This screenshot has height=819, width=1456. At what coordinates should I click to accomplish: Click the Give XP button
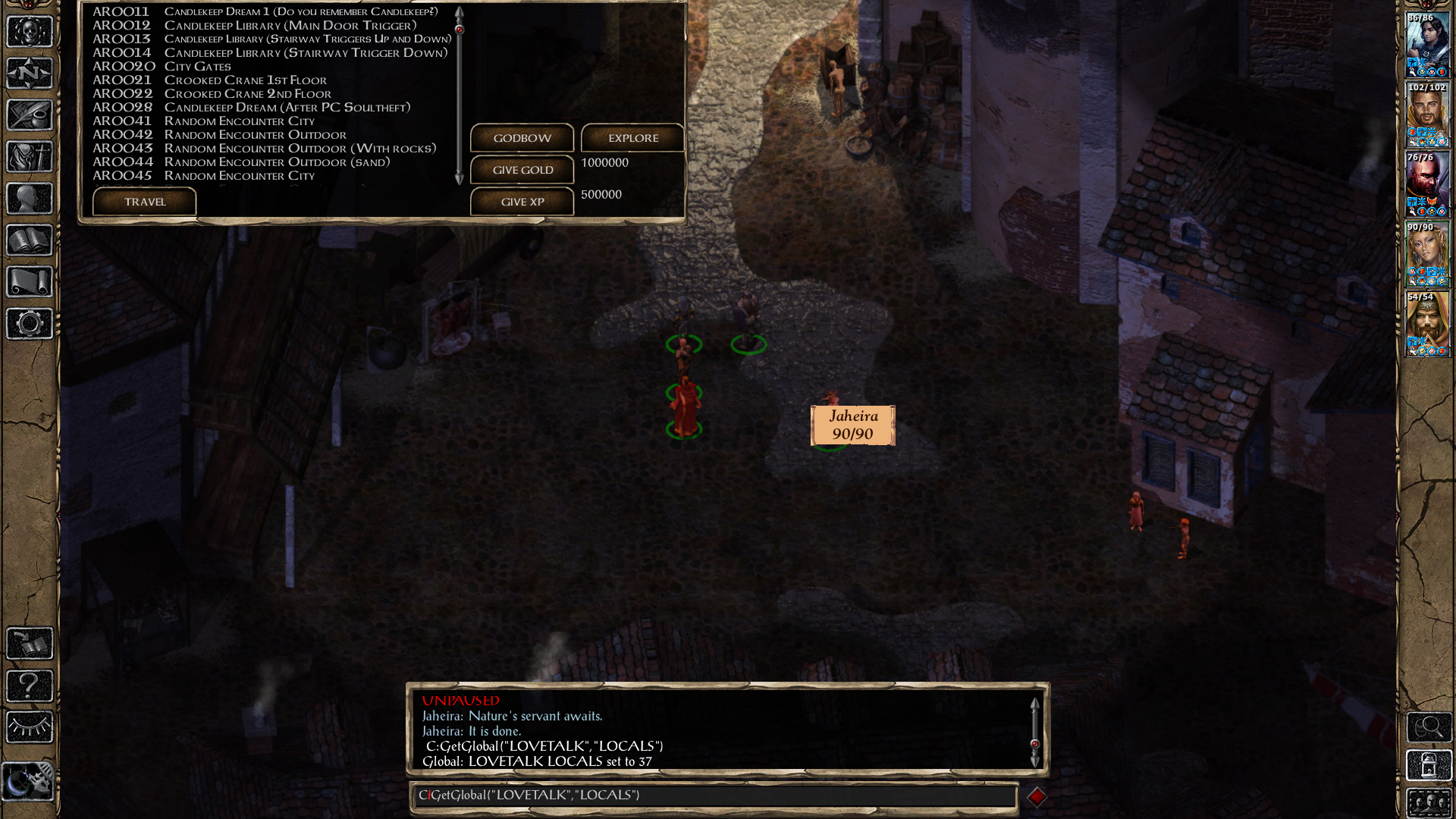tap(522, 202)
